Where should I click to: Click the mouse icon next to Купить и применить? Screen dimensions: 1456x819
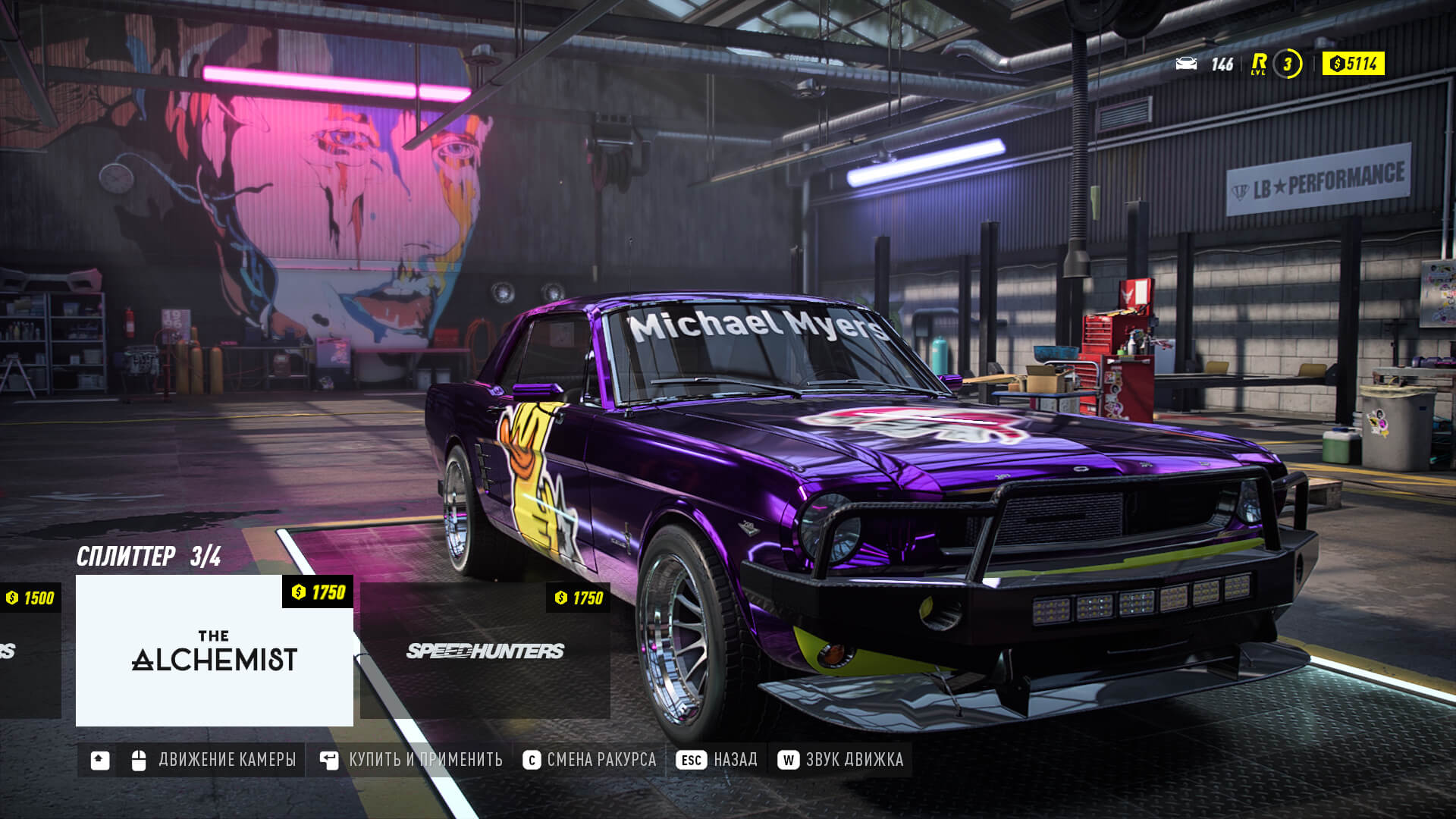(328, 759)
